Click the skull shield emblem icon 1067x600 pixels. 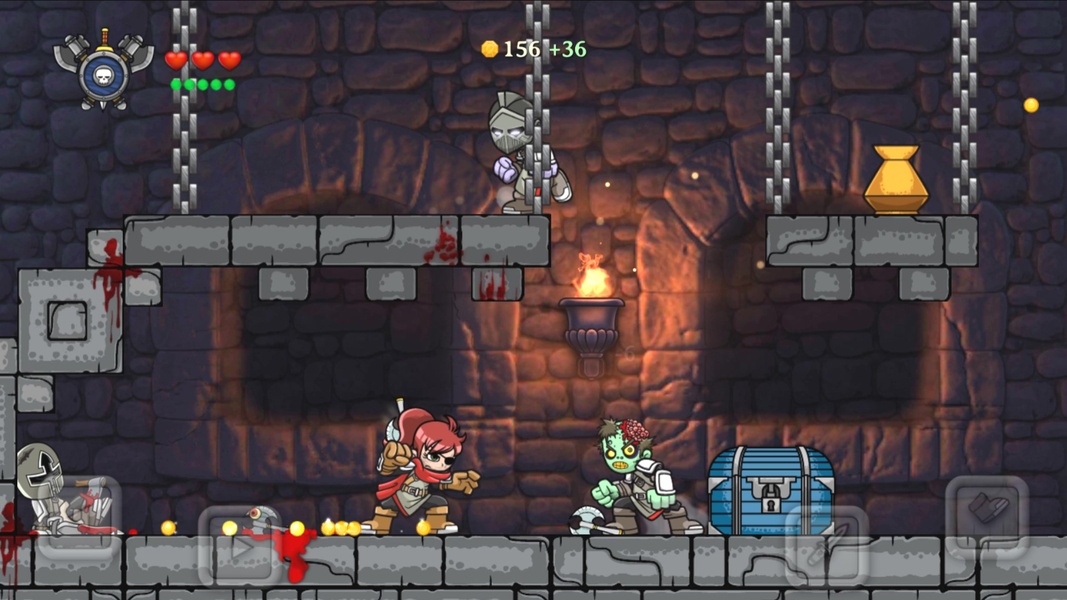(x=103, y=71)
